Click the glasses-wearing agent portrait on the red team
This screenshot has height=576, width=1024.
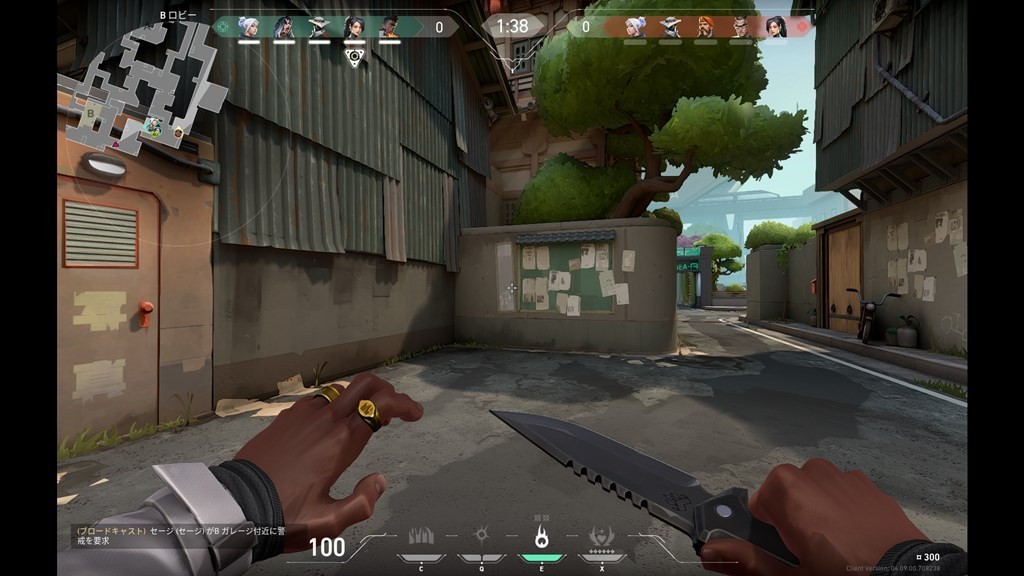coord(740,27)
